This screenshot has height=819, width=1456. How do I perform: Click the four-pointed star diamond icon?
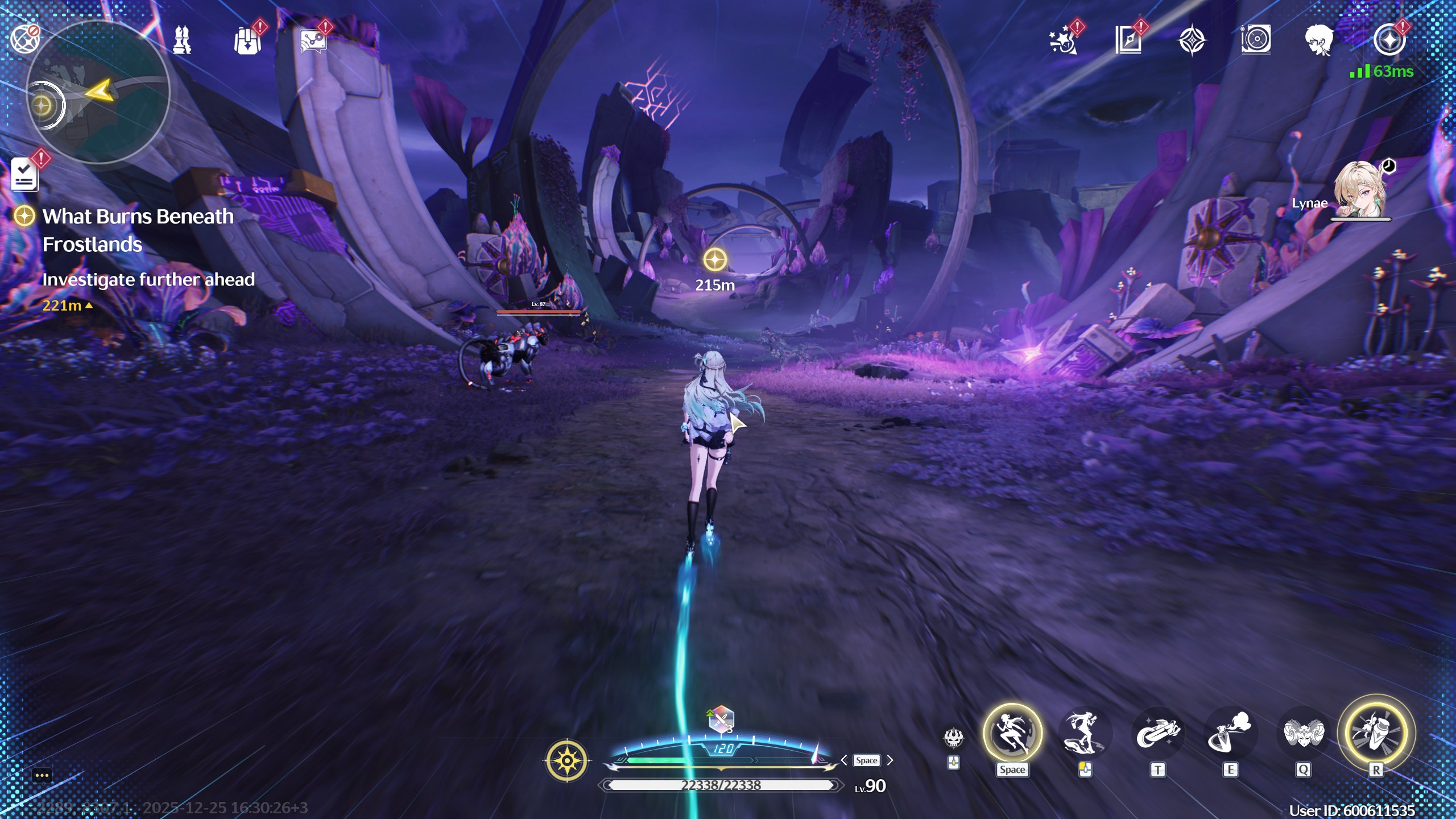coord(1192,41)
